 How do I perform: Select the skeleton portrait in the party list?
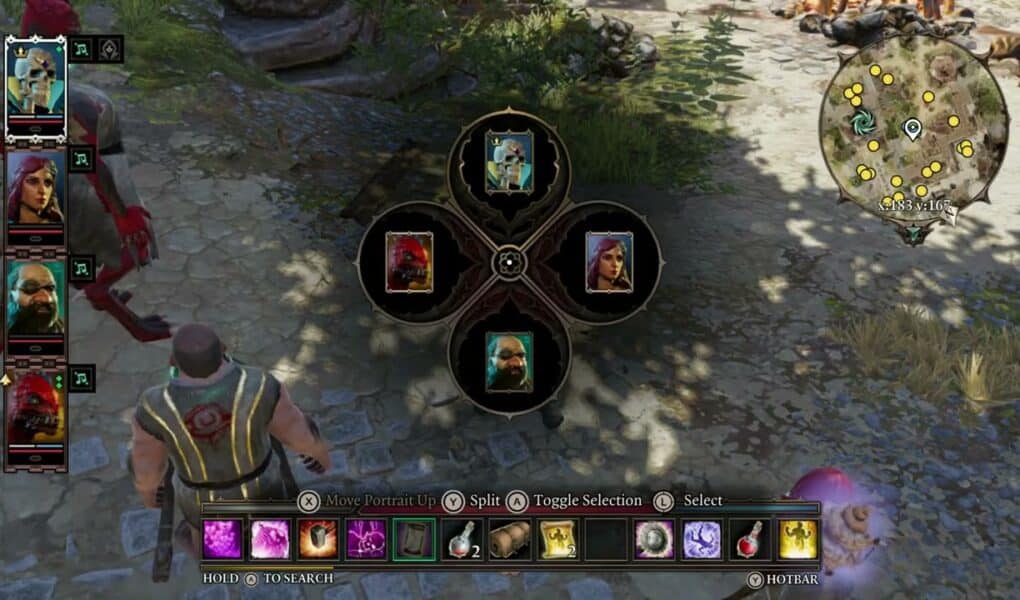(37, 80)
